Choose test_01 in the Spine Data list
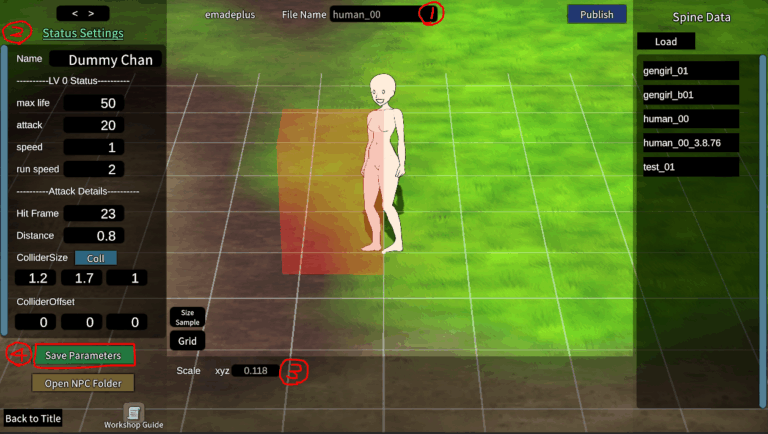Viewport: 768px width, 434px height. coord(689,167)
